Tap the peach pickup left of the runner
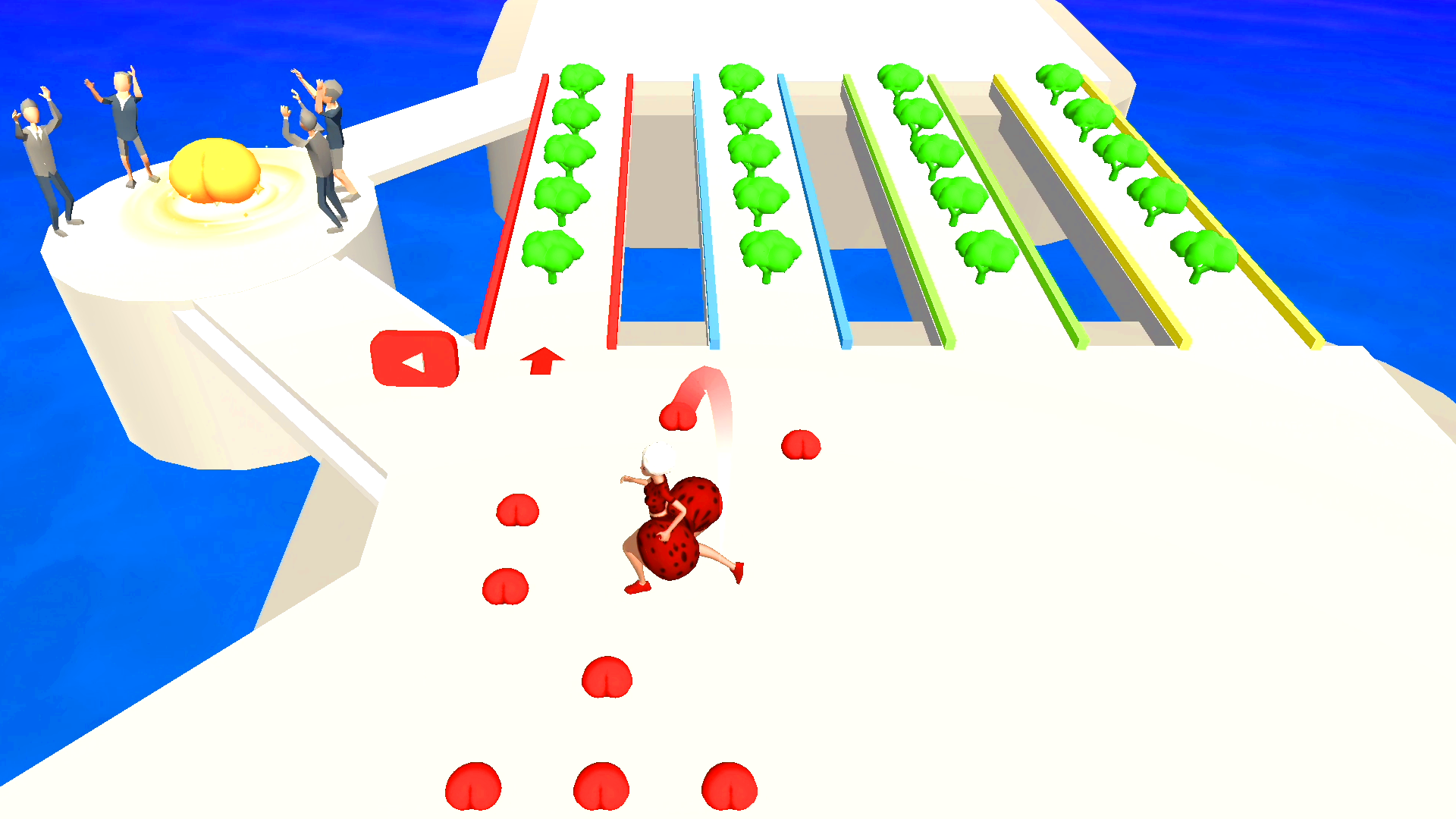This screenshot has height=819, width=1456. 518,510
